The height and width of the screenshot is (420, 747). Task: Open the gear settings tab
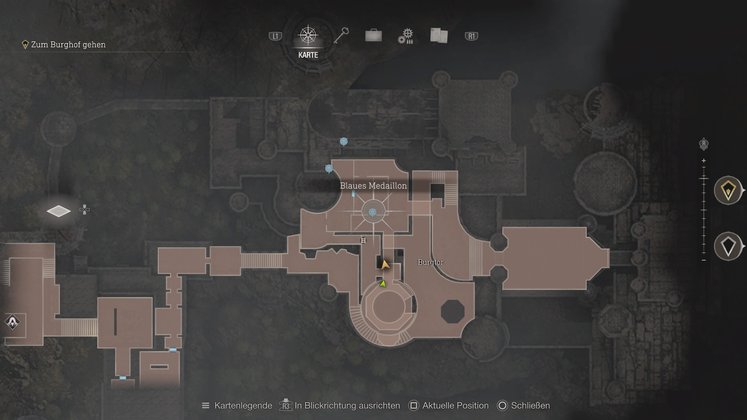click(x=405, y=36)
